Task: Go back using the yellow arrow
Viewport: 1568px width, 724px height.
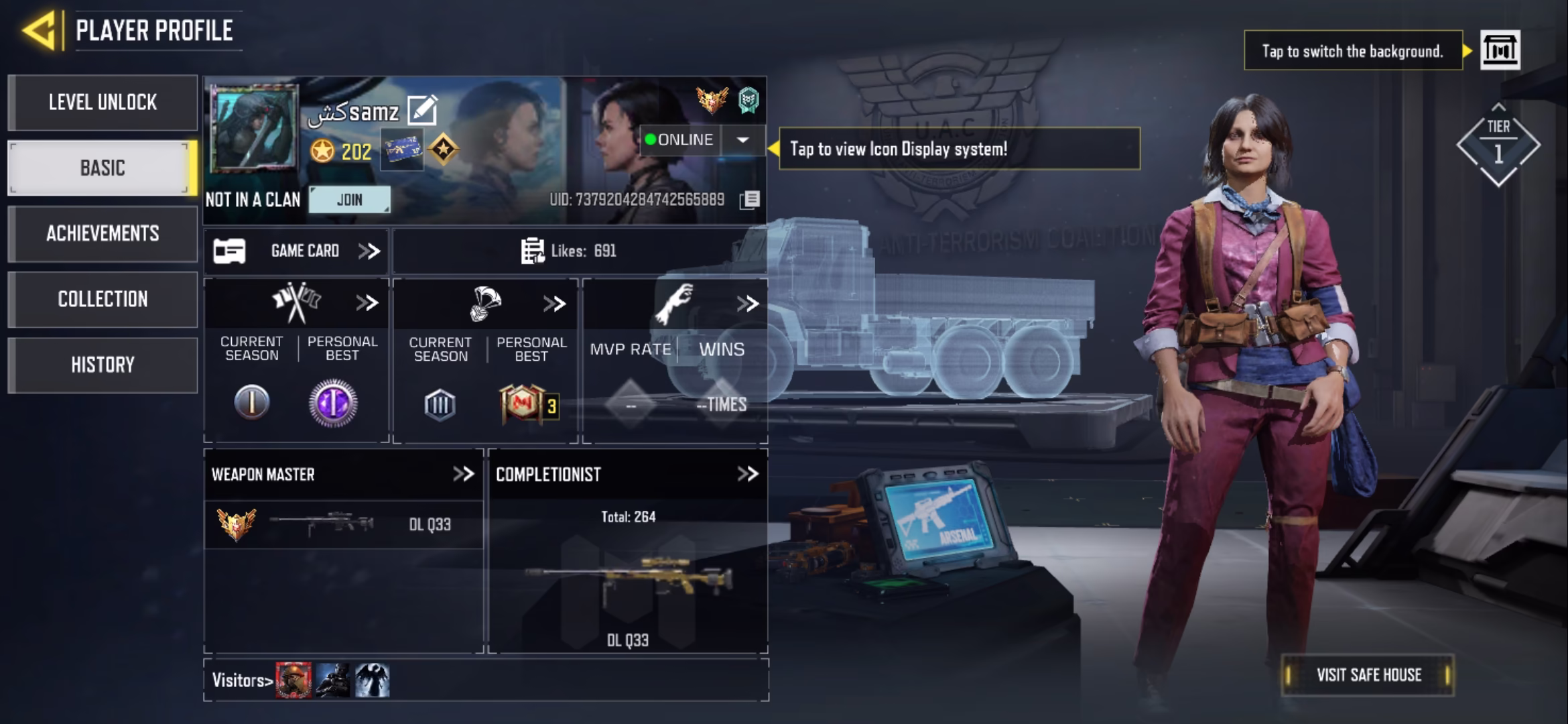Action: point(39,31)
